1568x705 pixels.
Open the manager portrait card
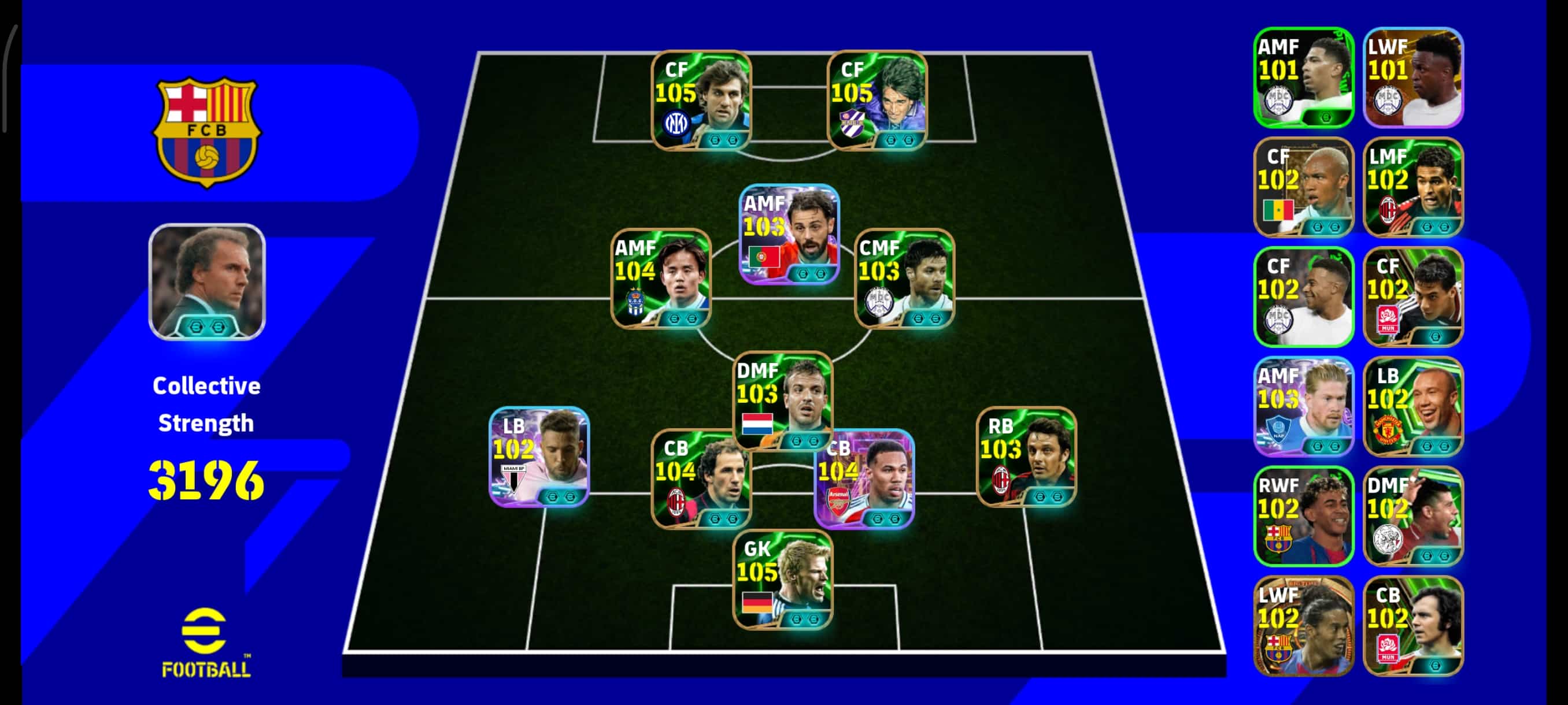(x=207, y=281)
